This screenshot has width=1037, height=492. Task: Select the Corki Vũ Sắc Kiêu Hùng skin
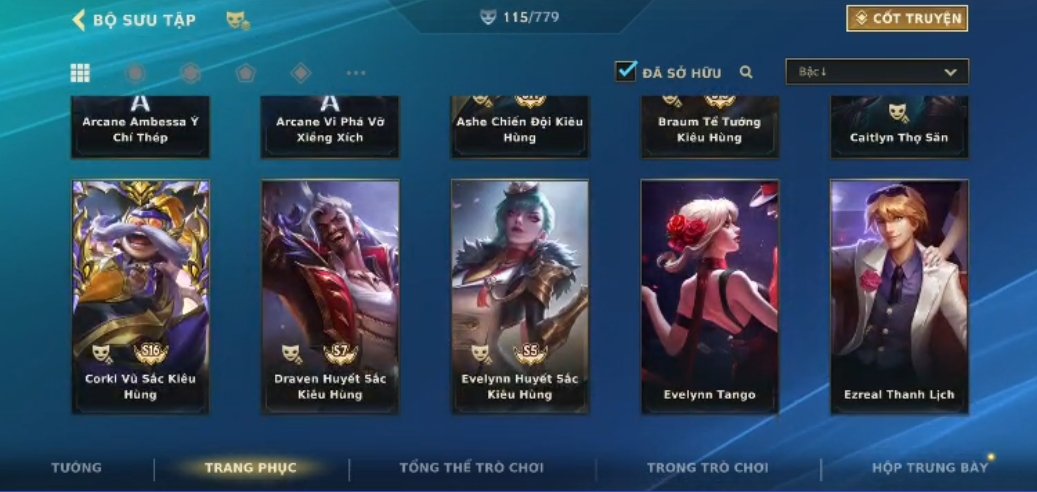coord(140,296)
